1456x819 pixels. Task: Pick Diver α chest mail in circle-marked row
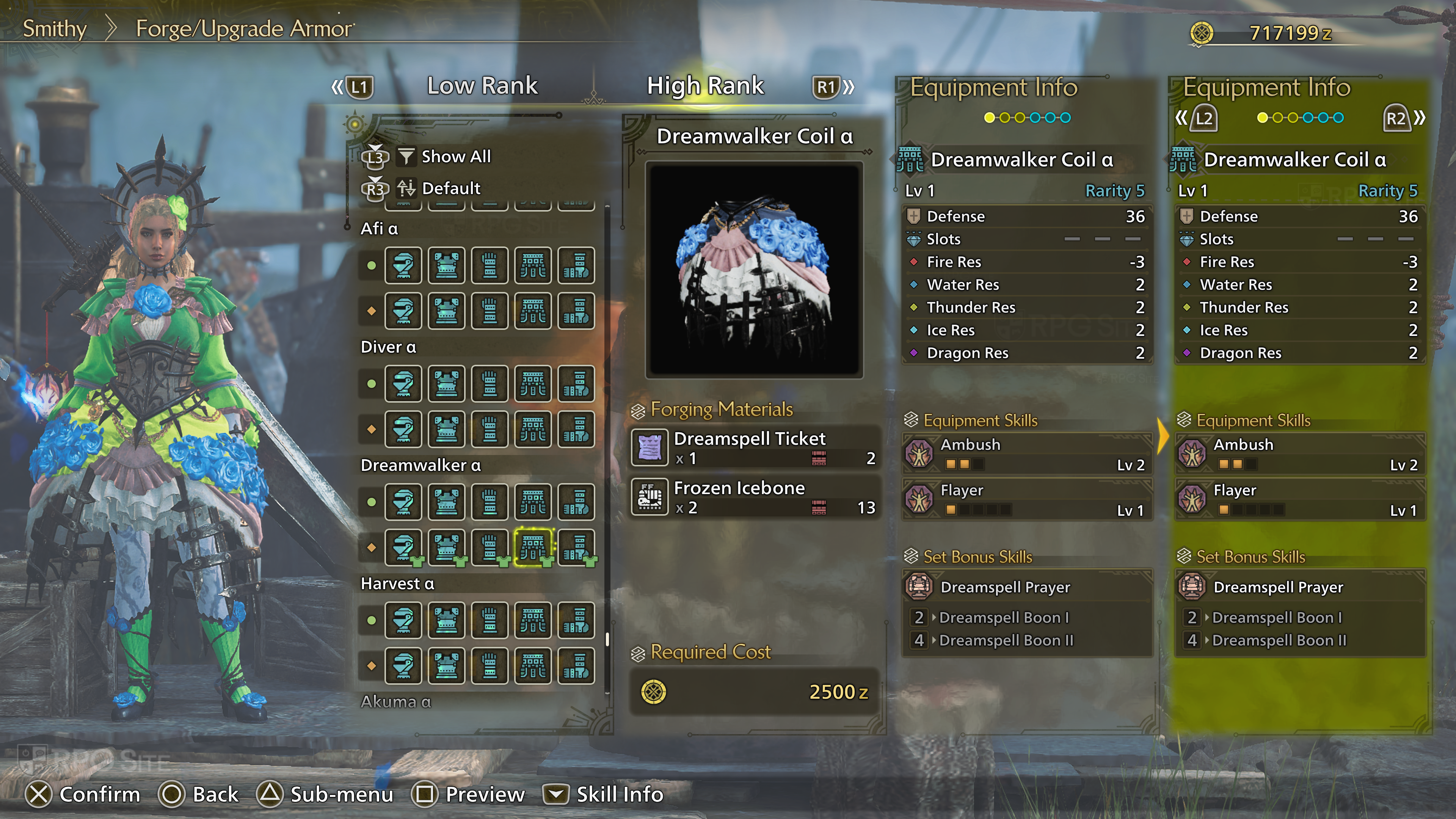[x=447, y=384]
